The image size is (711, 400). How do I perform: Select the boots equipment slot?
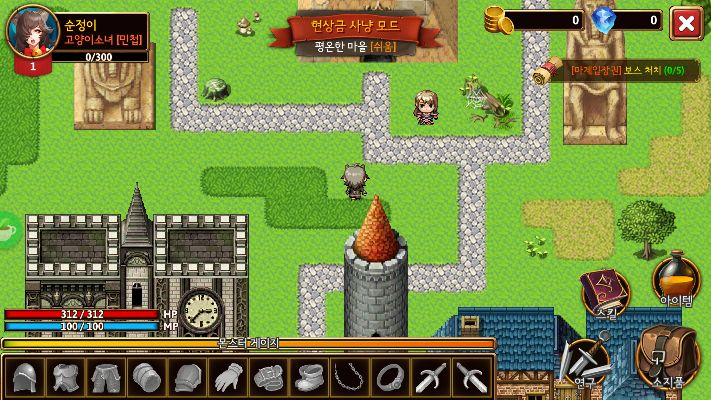309,378
